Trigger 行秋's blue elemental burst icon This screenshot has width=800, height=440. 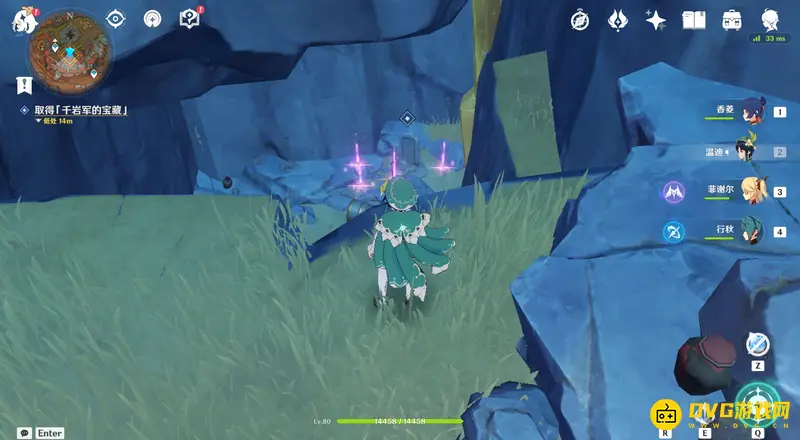pos(672,232)
